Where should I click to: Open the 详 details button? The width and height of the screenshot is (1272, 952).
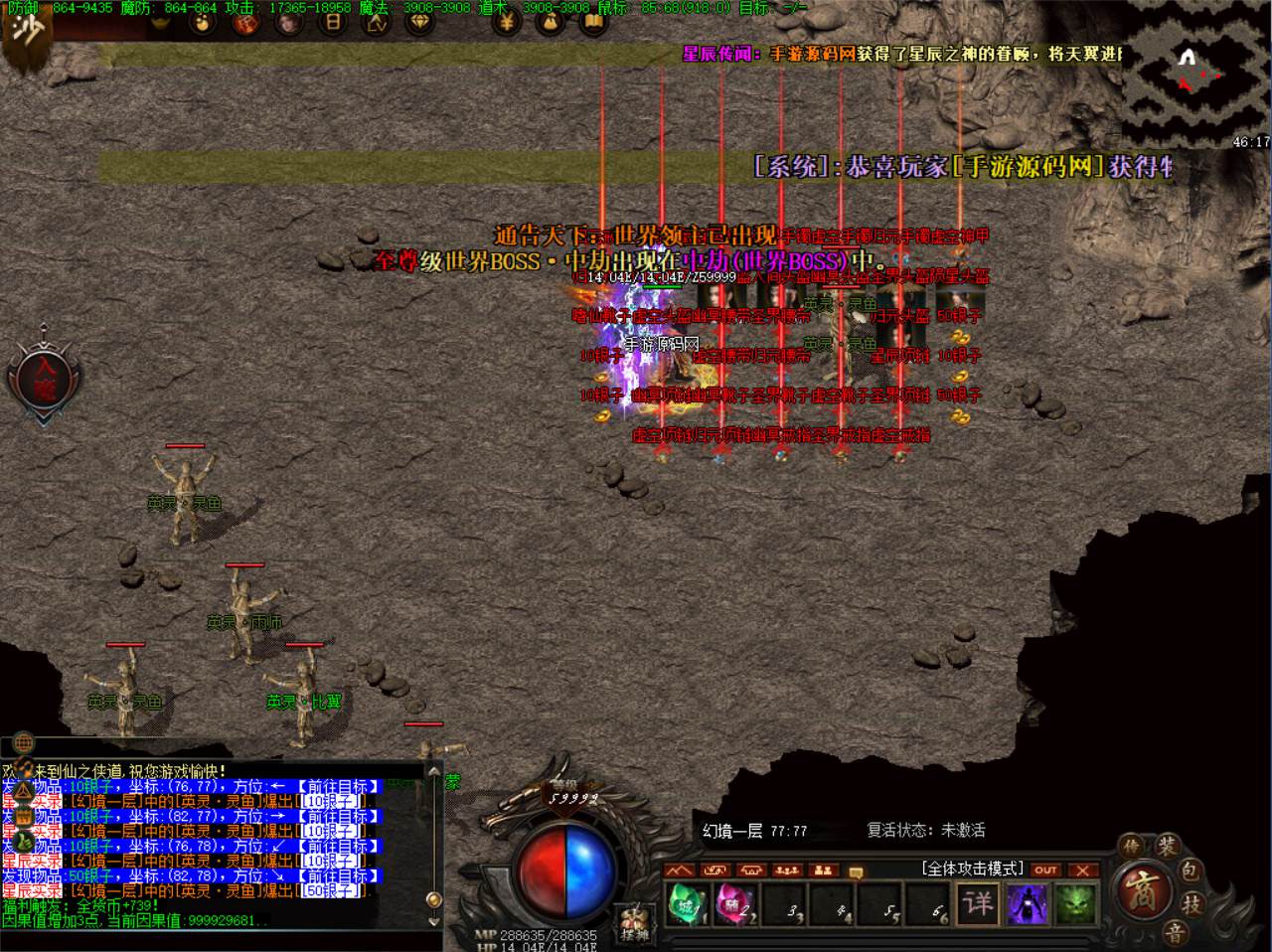coord(979,903)
